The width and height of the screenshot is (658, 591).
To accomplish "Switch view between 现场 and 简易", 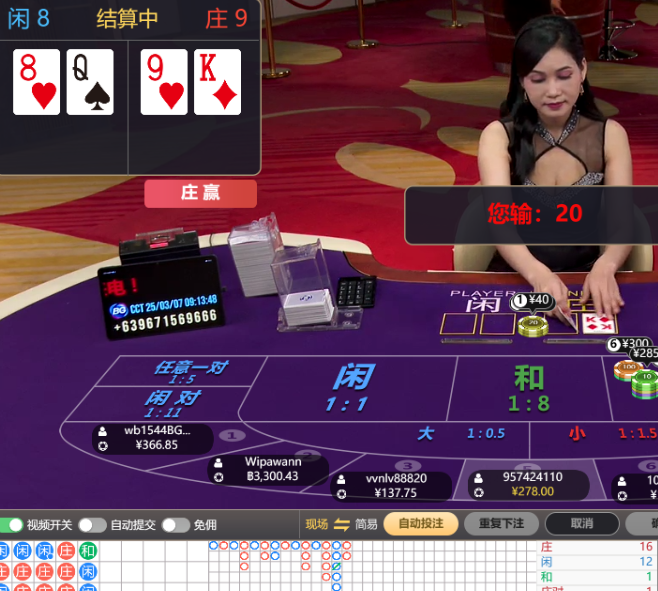I will [x=341, y=524].
